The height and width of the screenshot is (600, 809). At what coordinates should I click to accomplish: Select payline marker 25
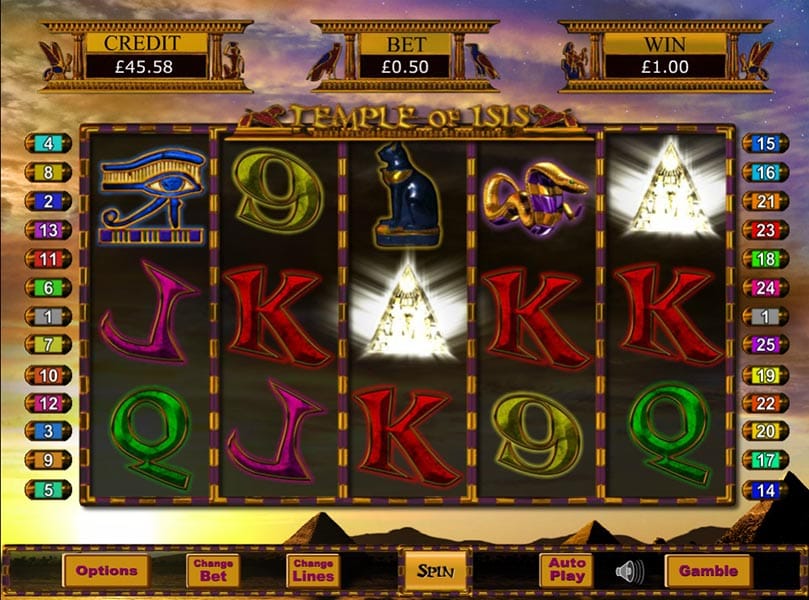click(x=765, y=345)
